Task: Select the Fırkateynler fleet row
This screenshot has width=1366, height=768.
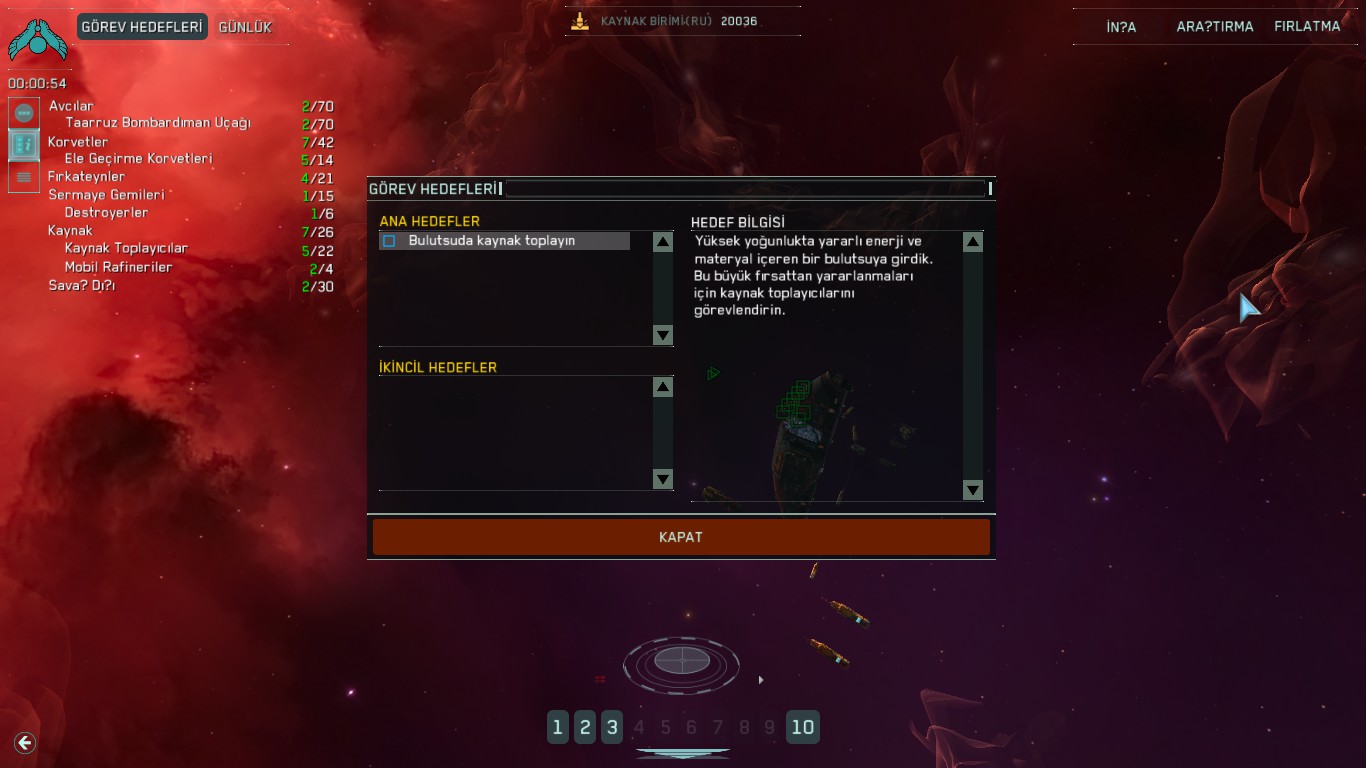Action: [87, 177]
